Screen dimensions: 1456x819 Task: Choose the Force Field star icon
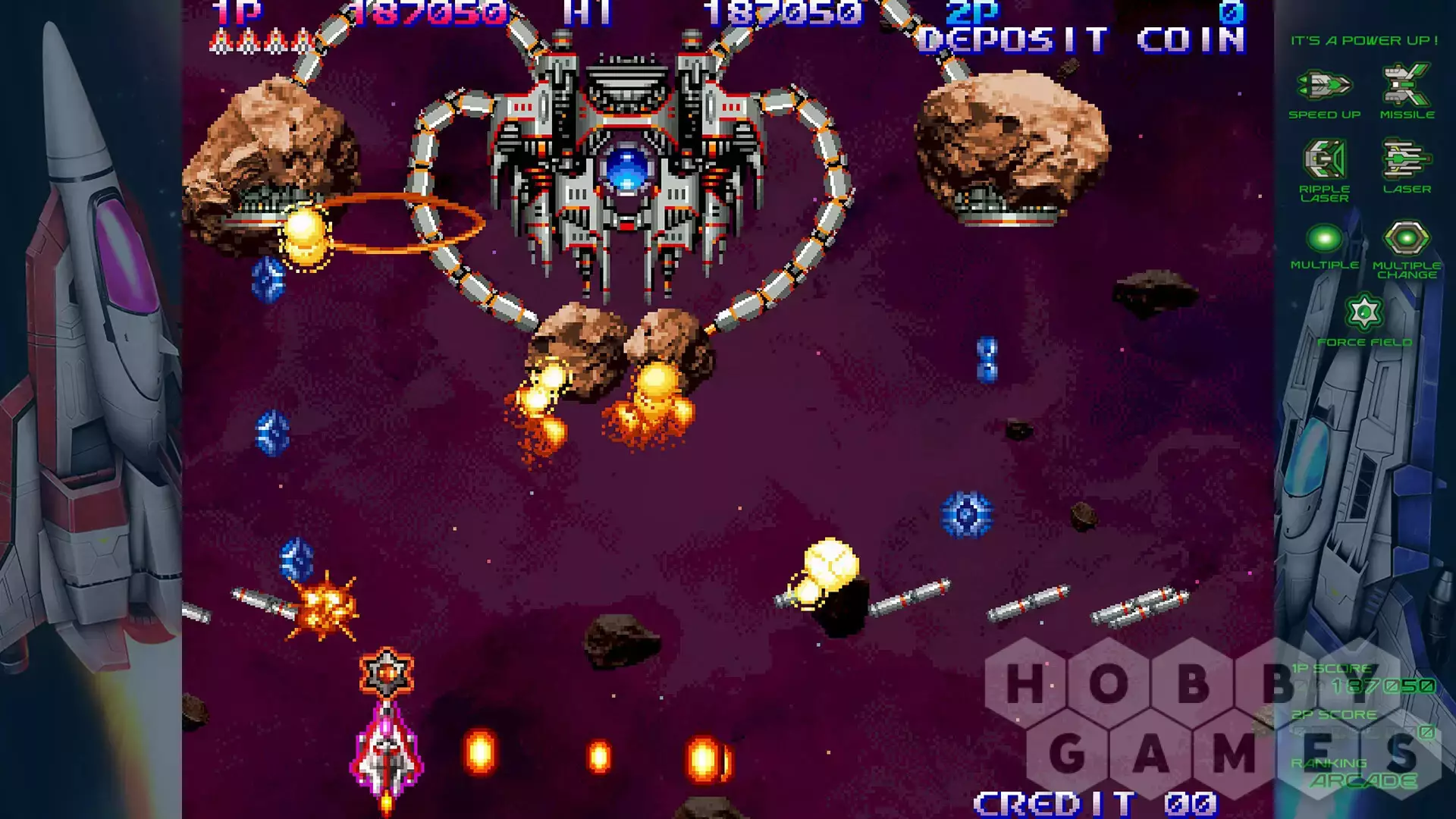(1364, 312)
